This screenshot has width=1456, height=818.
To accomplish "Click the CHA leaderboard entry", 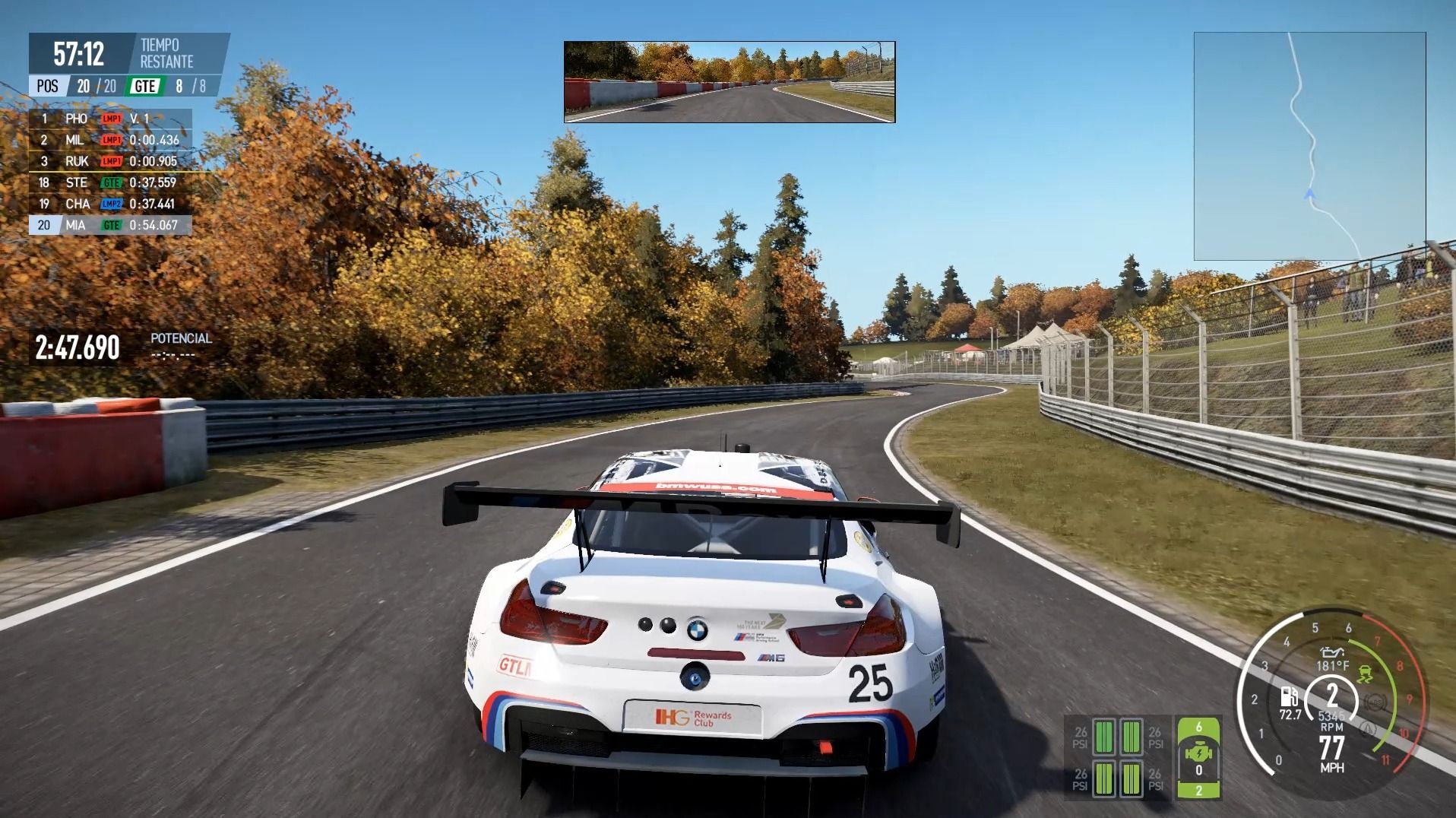I will tap(110, 204).
